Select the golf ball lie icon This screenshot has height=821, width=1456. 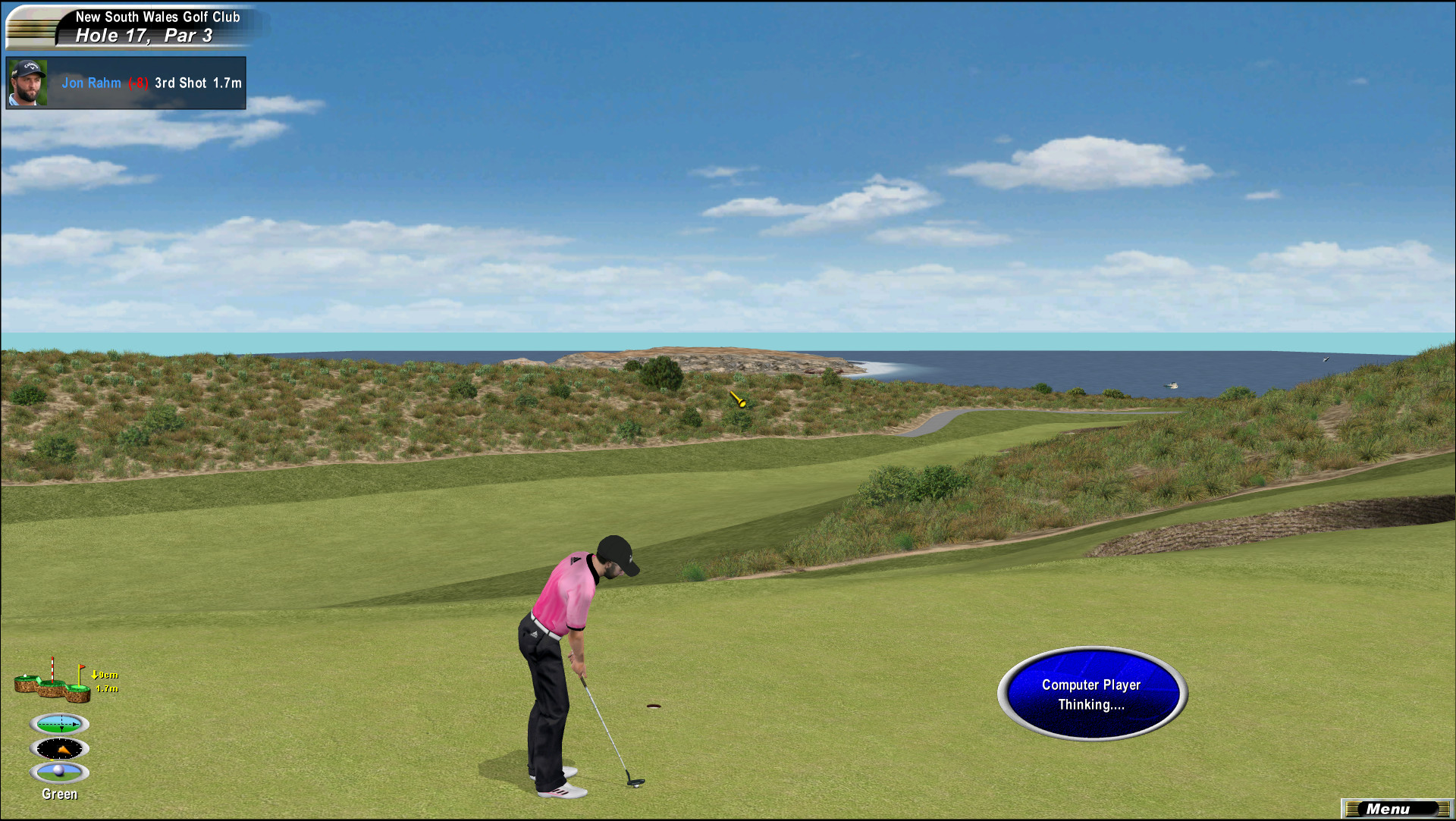point(60,772)
